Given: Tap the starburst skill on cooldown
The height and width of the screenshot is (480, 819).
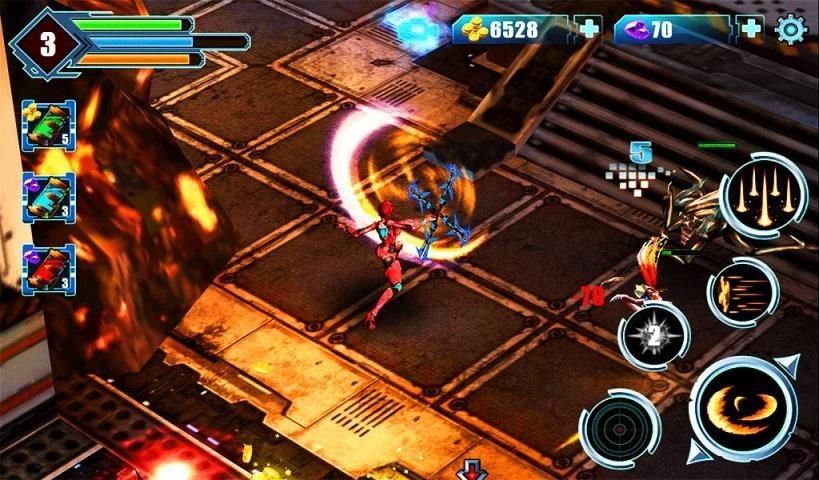Looking at the screenshot, I should coord(653,337).
